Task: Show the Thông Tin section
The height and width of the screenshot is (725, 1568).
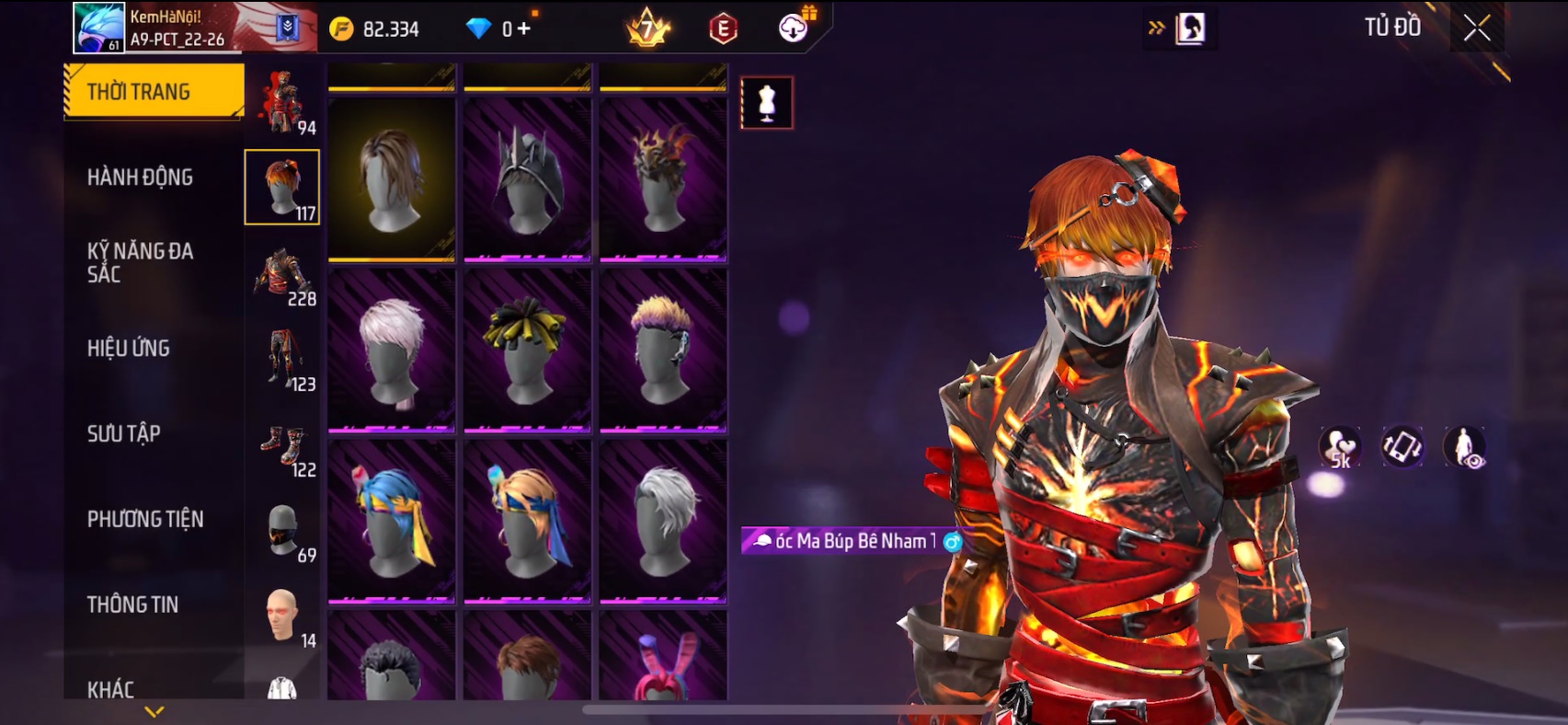Action: [133, 604]
